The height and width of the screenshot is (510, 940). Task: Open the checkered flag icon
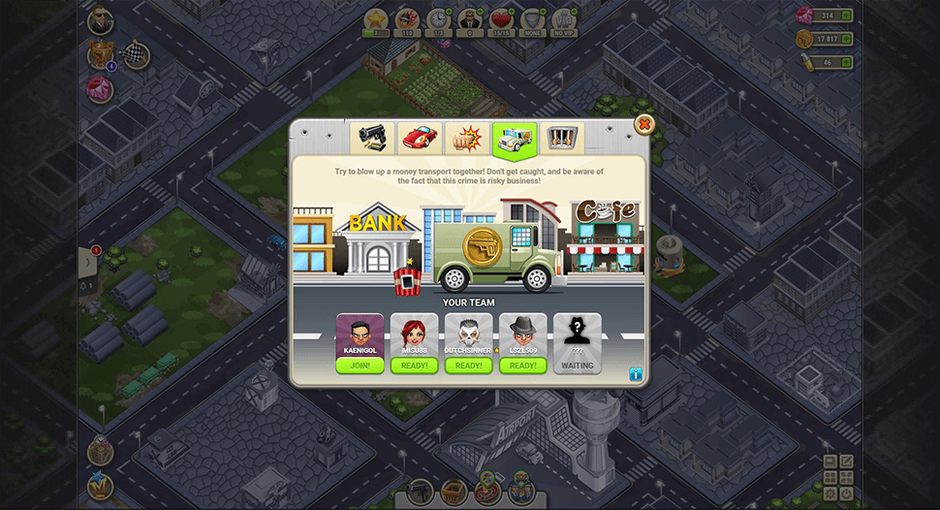pos(135,55)
